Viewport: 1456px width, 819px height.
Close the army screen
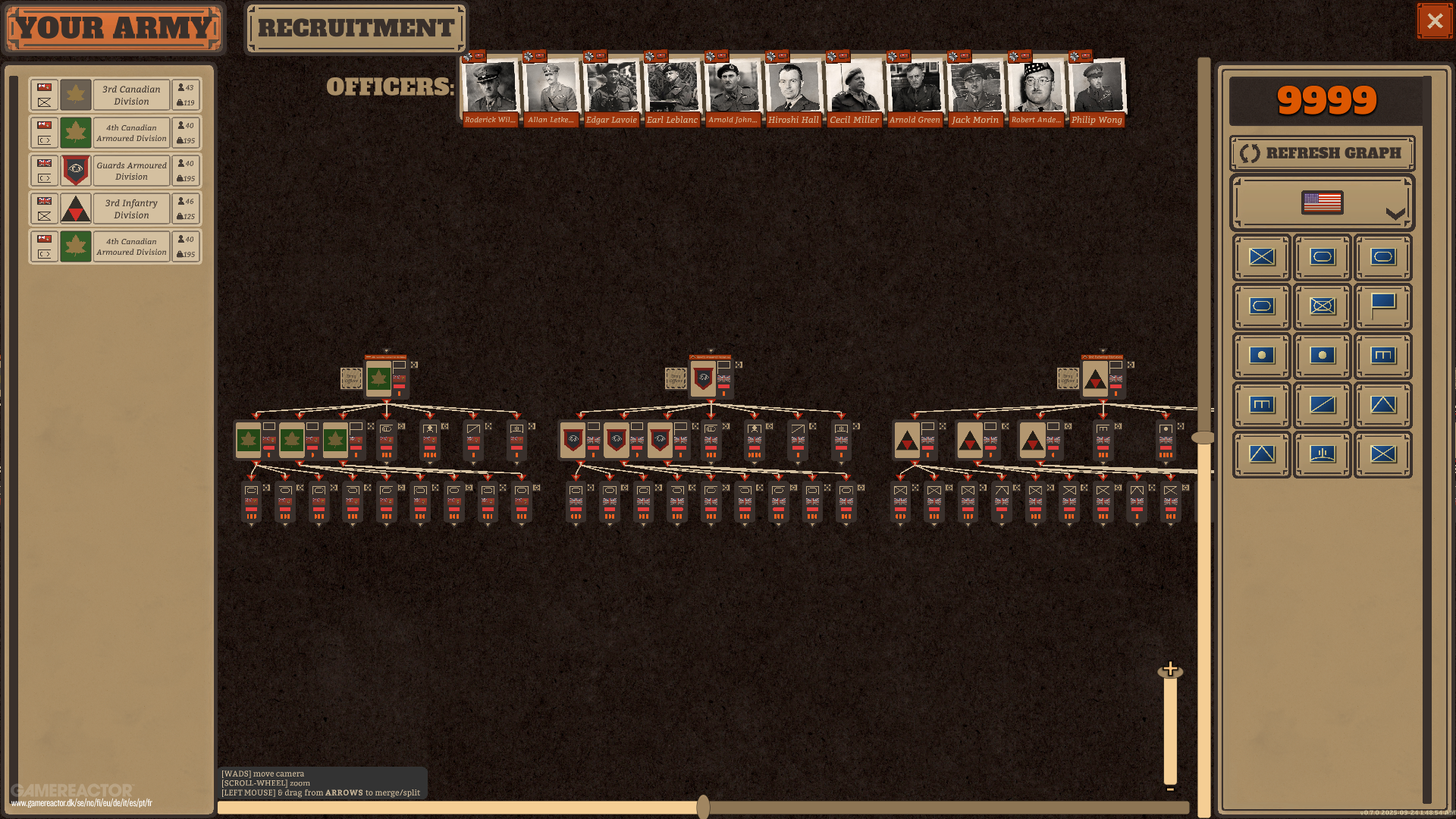pos(1434,21)
